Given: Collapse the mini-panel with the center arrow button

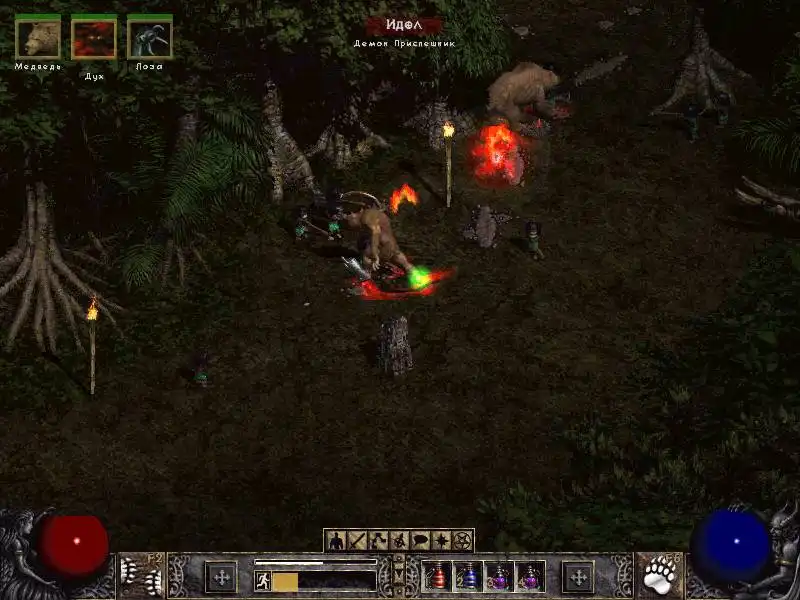Looking at the screenshot, I should click(x=399, y=574).
